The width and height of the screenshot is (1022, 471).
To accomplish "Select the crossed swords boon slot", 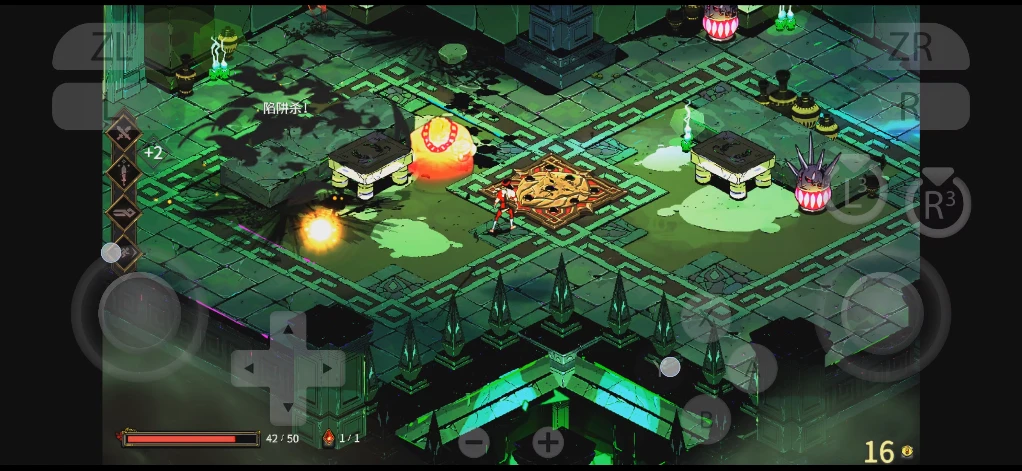I will coord(123,133).
